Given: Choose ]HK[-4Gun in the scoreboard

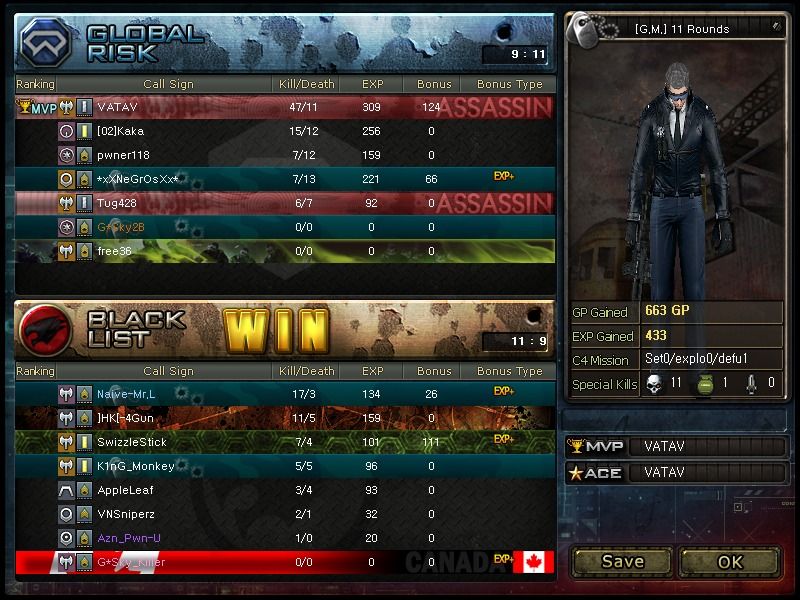Looking at the screenshot, I should point(285,417).
